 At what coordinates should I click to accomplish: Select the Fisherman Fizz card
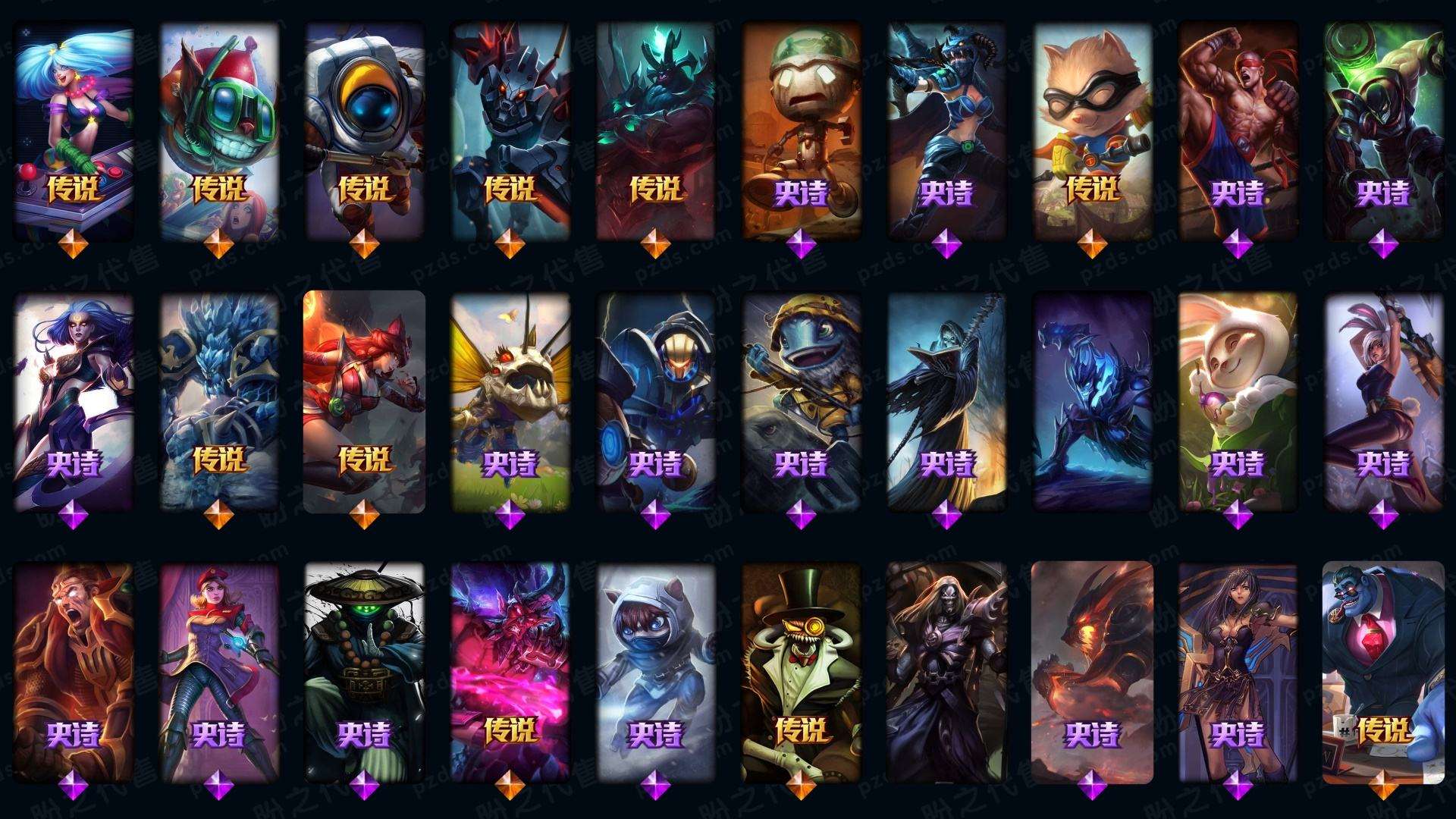(802, 400)
